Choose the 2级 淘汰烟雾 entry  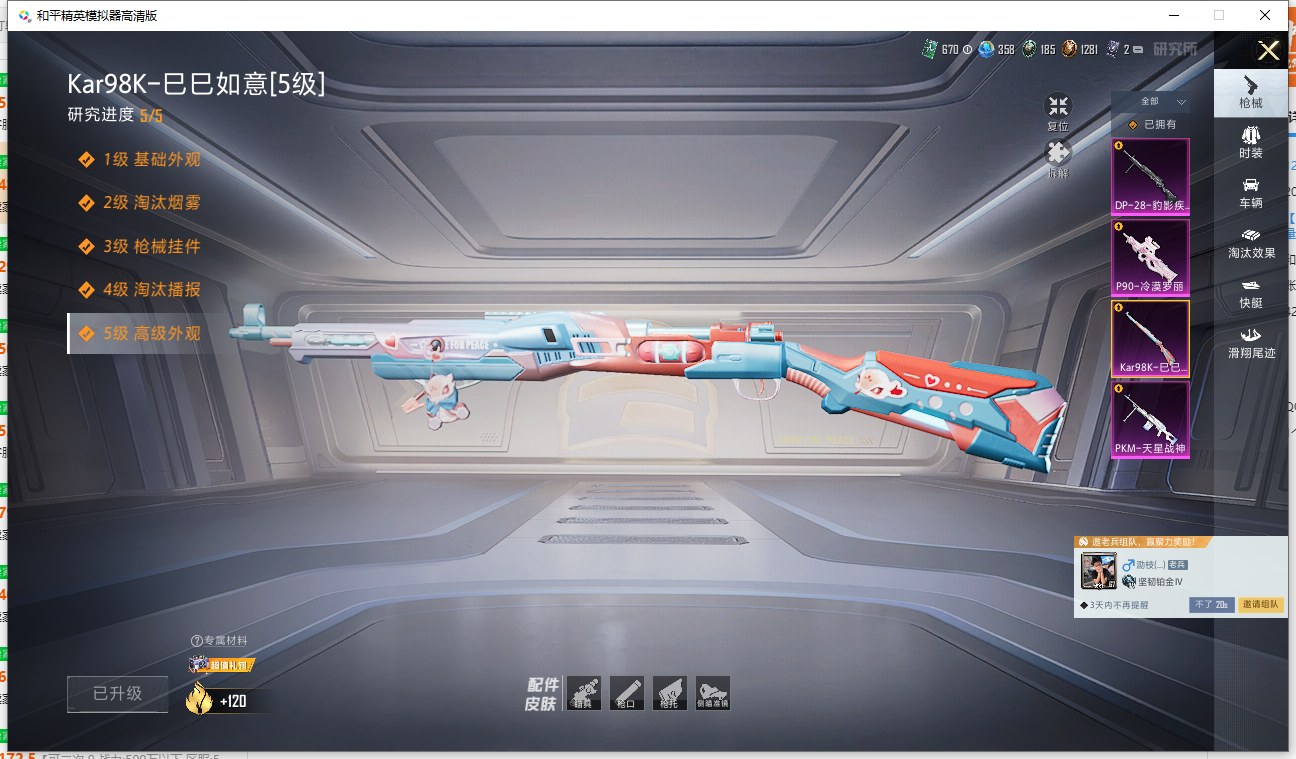(152, 203)
